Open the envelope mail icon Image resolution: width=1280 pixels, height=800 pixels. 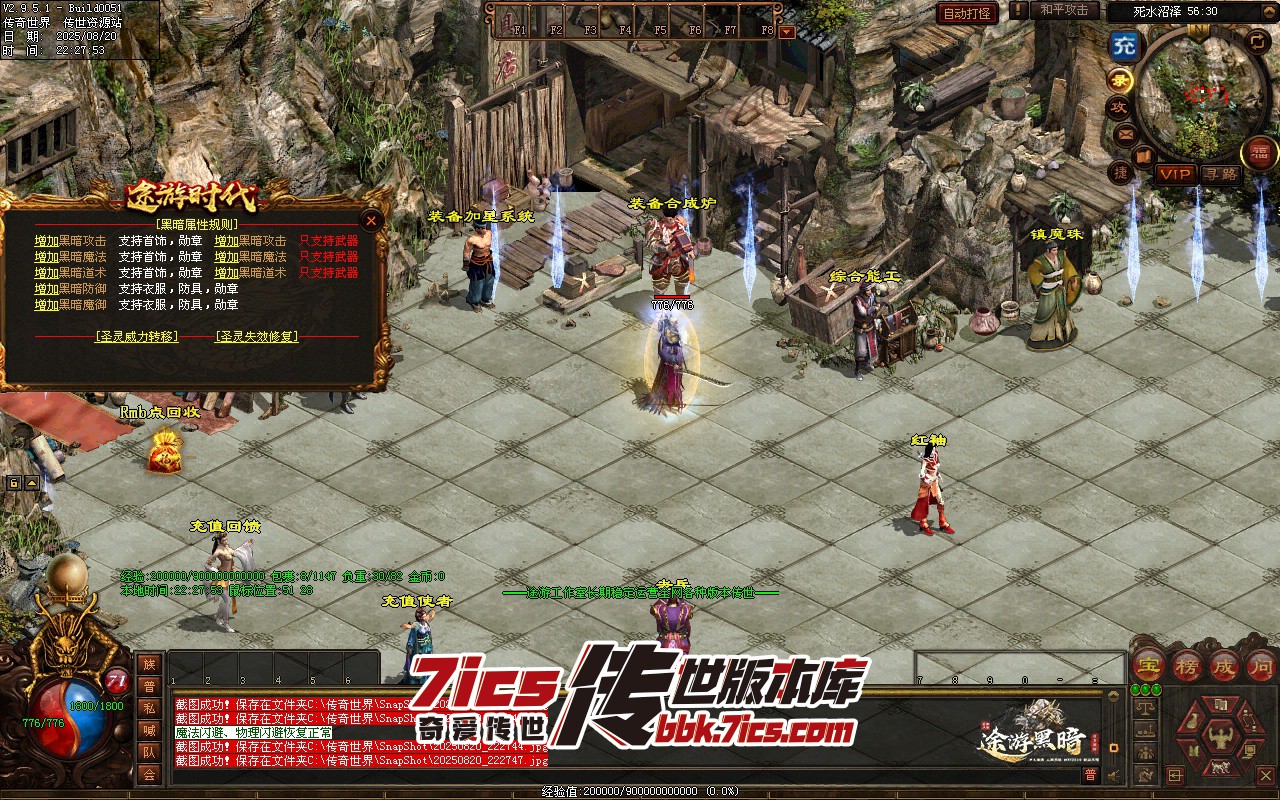[x=1125, y=133]
